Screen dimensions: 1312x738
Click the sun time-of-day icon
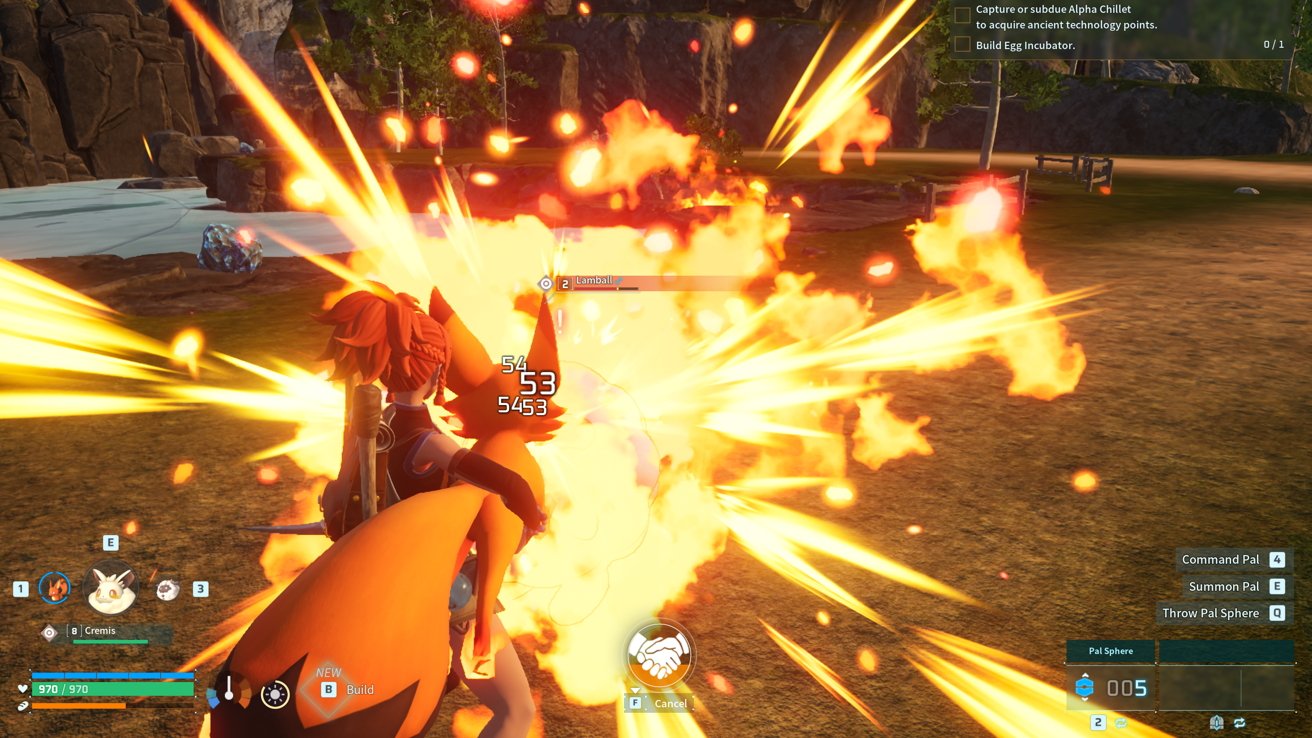pos(275,693)
